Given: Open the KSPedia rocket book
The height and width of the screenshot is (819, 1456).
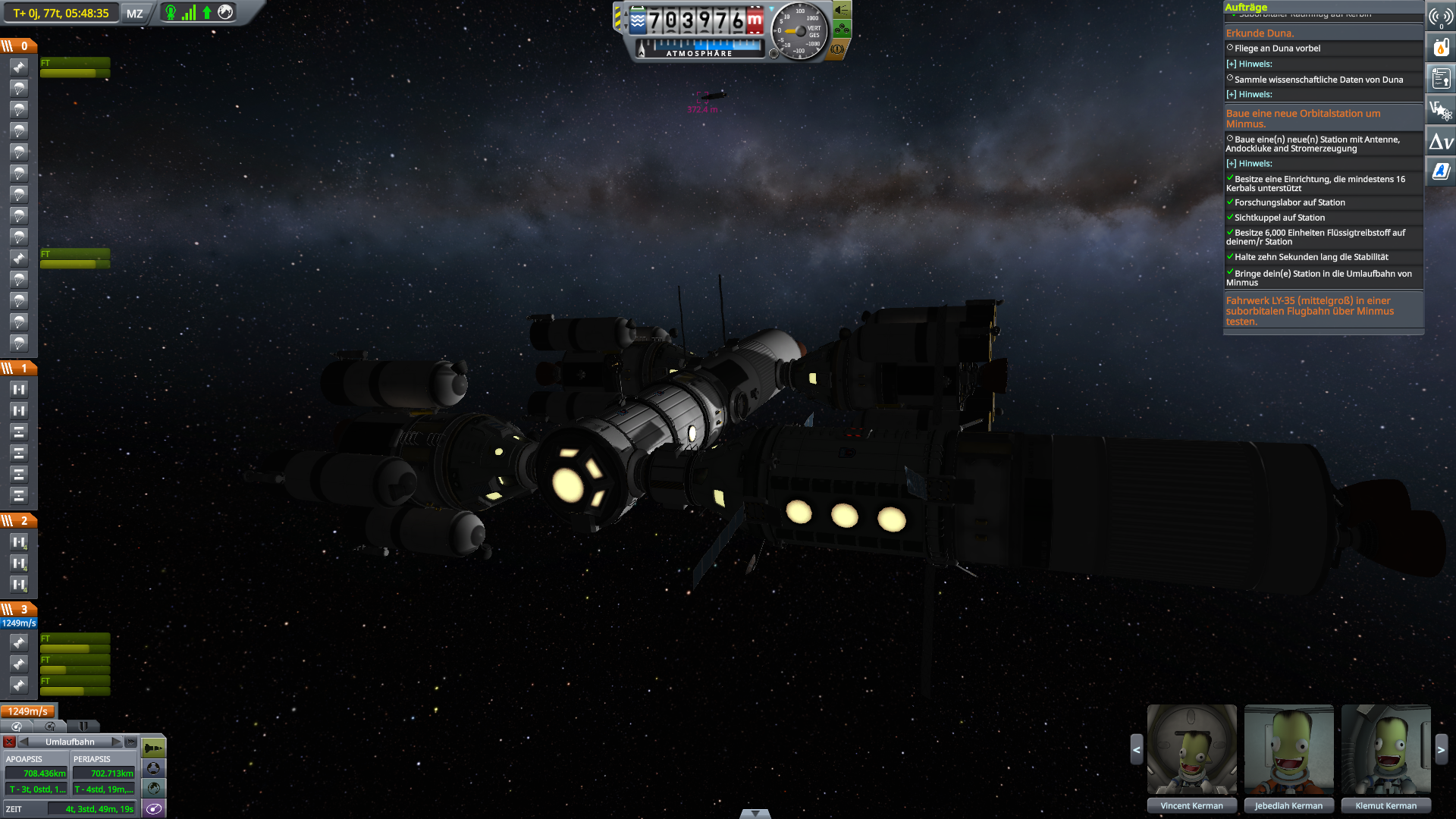Looking at the screenshot, I should coord(1441,172).
